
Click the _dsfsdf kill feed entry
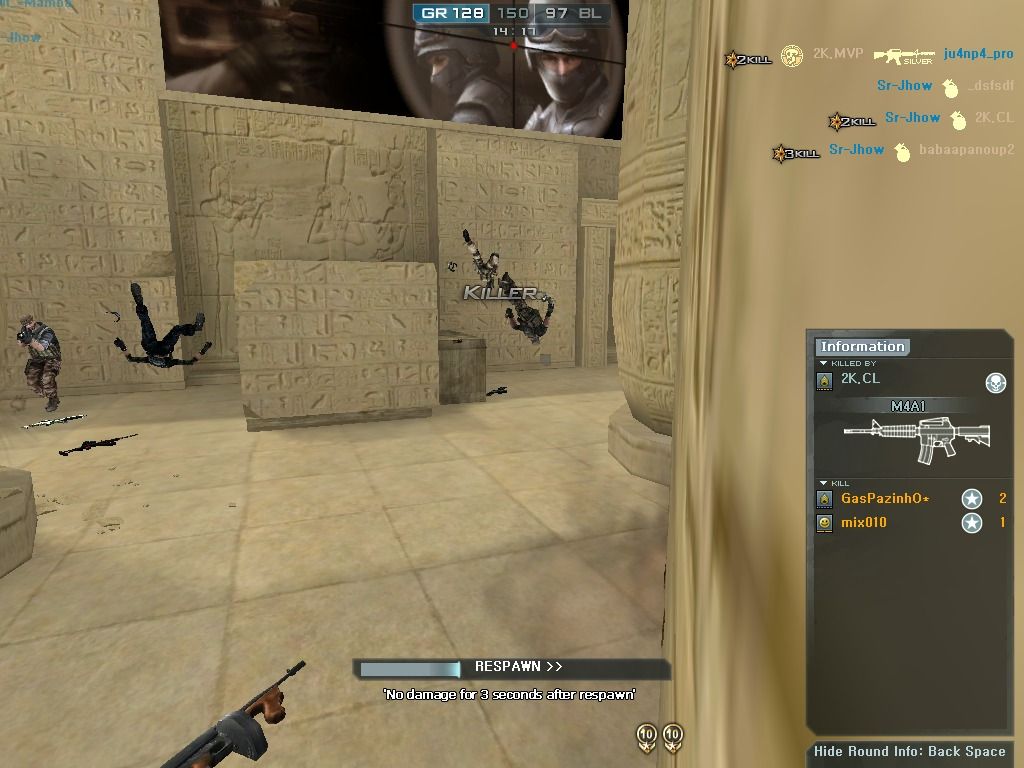990,86
